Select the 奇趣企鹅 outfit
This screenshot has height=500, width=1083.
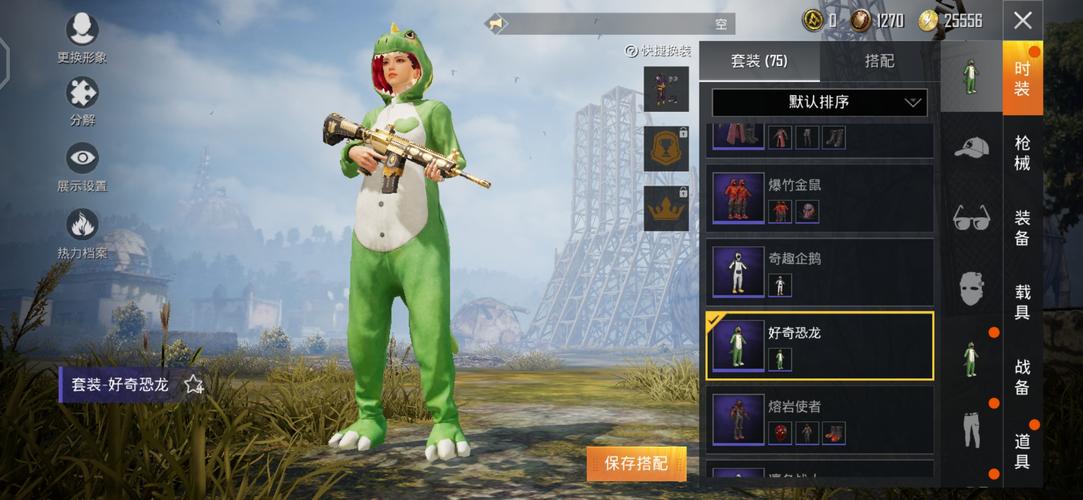click(819, 272)
